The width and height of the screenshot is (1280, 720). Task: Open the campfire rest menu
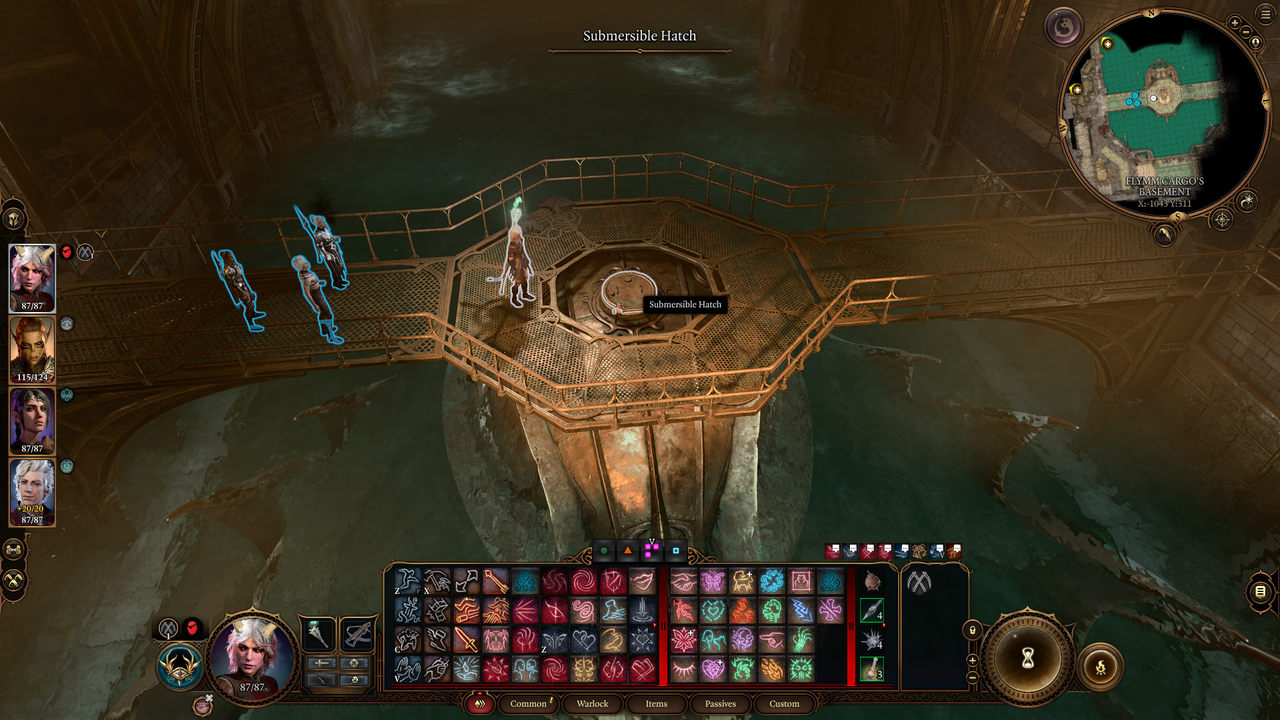(1100, 666)
